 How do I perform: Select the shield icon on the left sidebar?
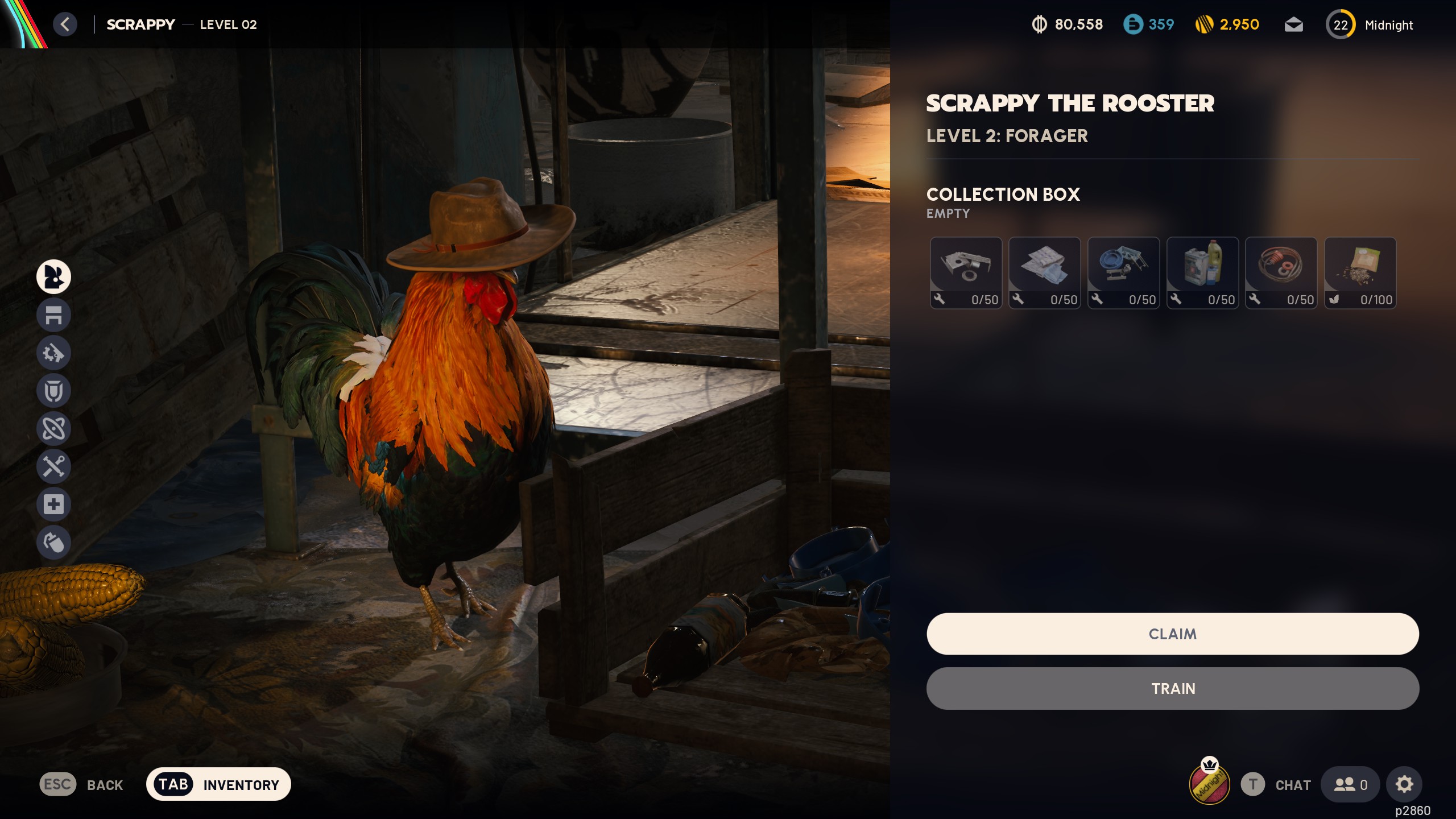tap(54, 391)
